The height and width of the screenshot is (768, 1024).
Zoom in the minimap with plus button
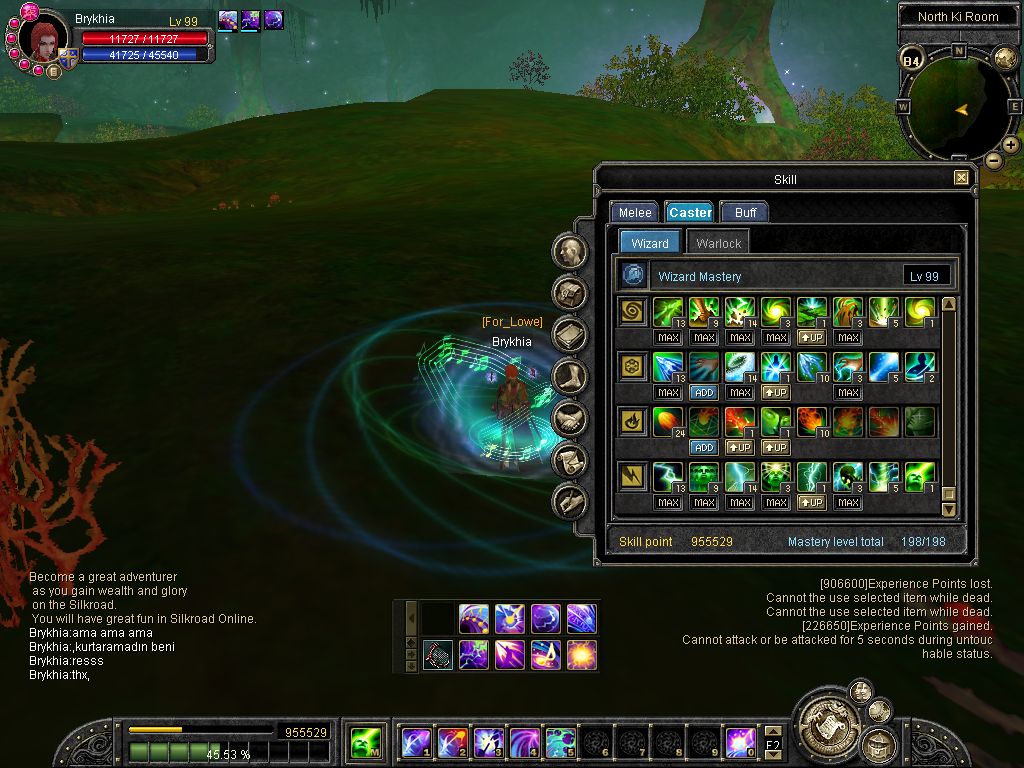coord(1011,145)
